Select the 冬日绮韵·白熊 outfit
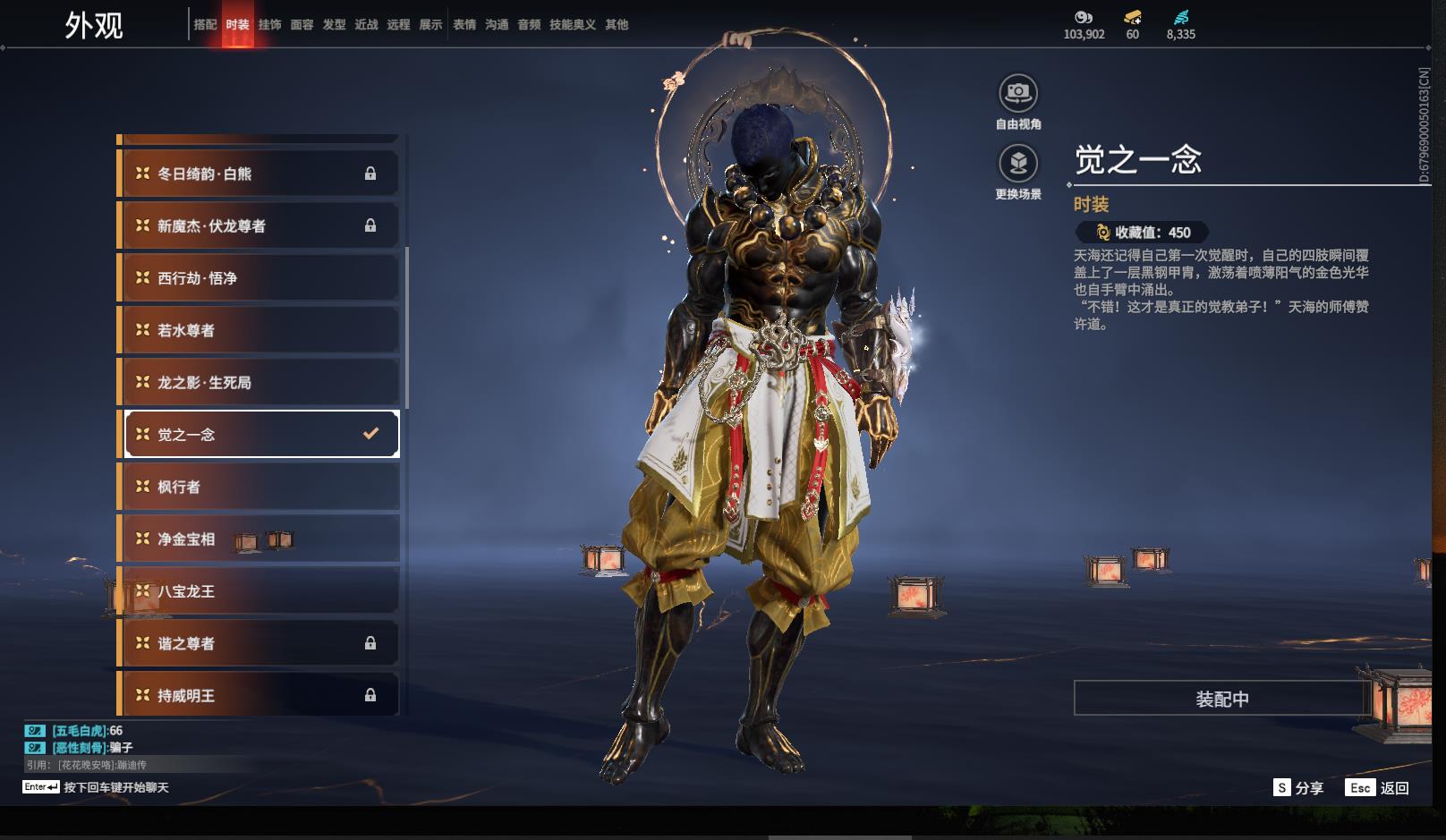Image resolution: width=1446 pixels, height=840 pixels. pyautogui.click(x=259, y=174)
